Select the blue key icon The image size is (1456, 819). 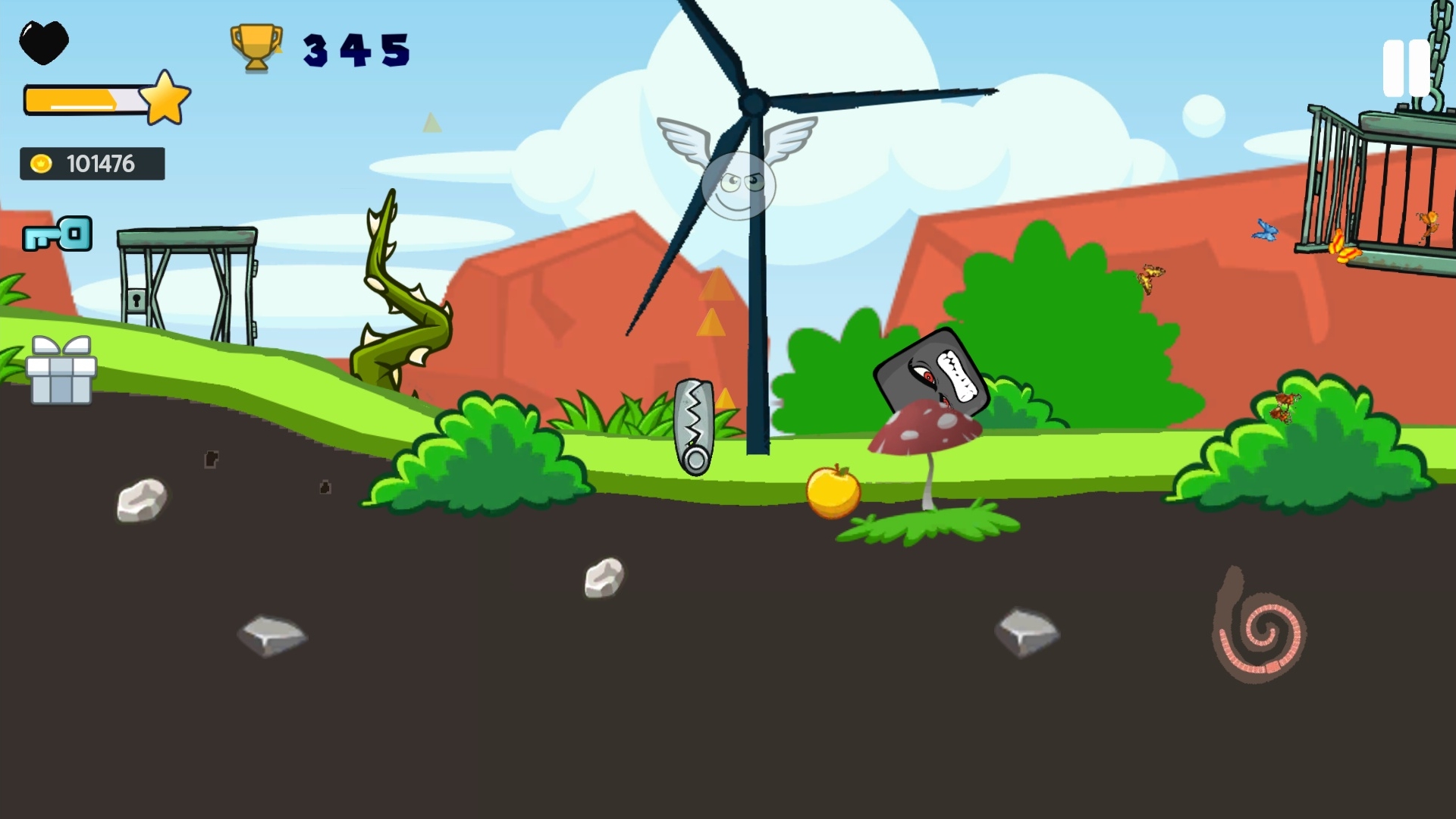click(58, 234)
